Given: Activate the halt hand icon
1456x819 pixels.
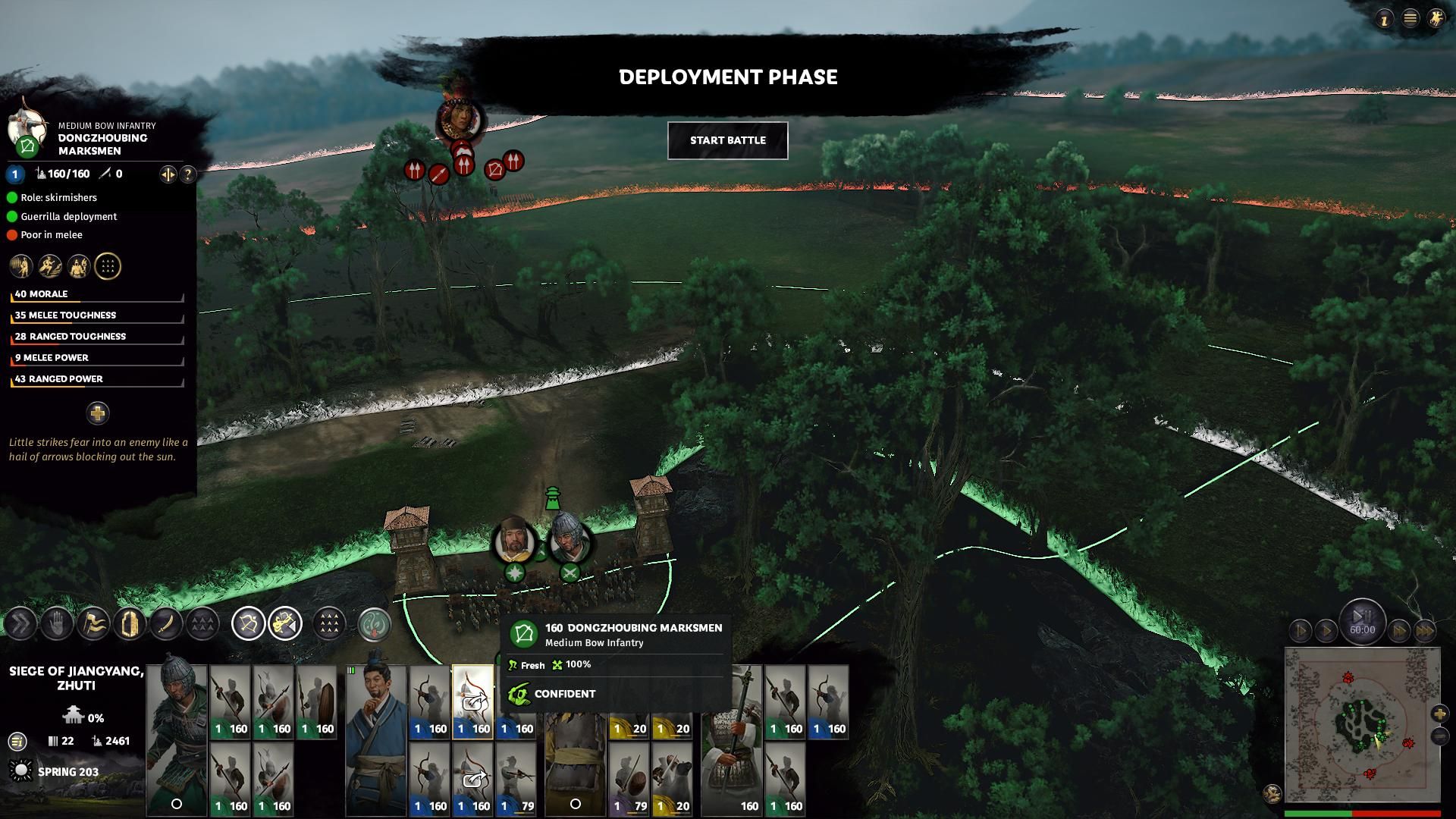Looking at the screenshot, I should 56,624.
